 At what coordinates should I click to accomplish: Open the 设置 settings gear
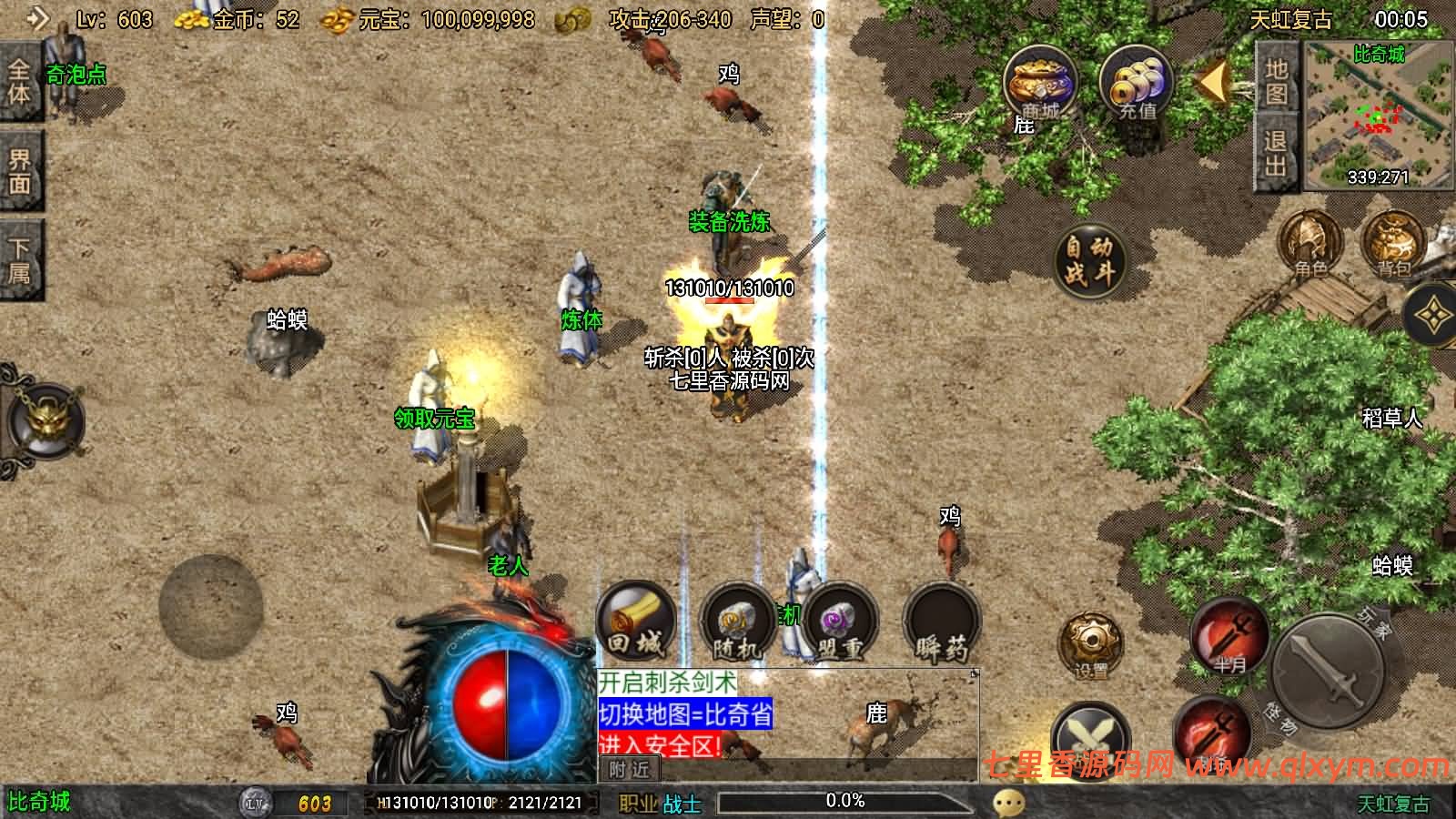[1089, 644]
